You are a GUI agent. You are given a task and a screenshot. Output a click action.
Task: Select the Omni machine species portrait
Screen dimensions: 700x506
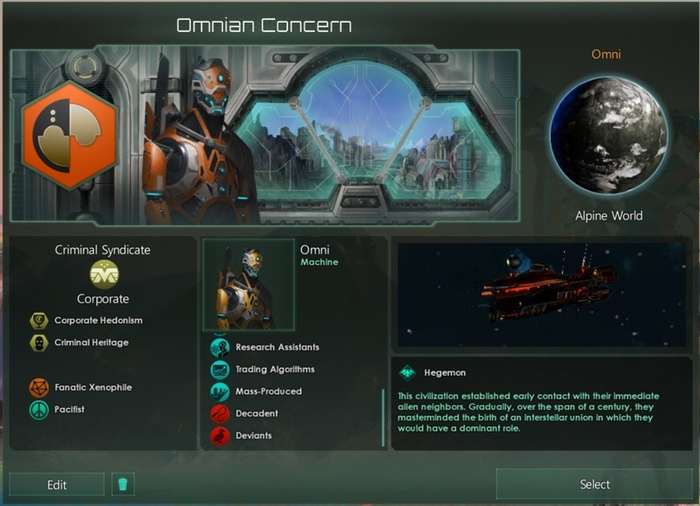(x=249, y=285)
